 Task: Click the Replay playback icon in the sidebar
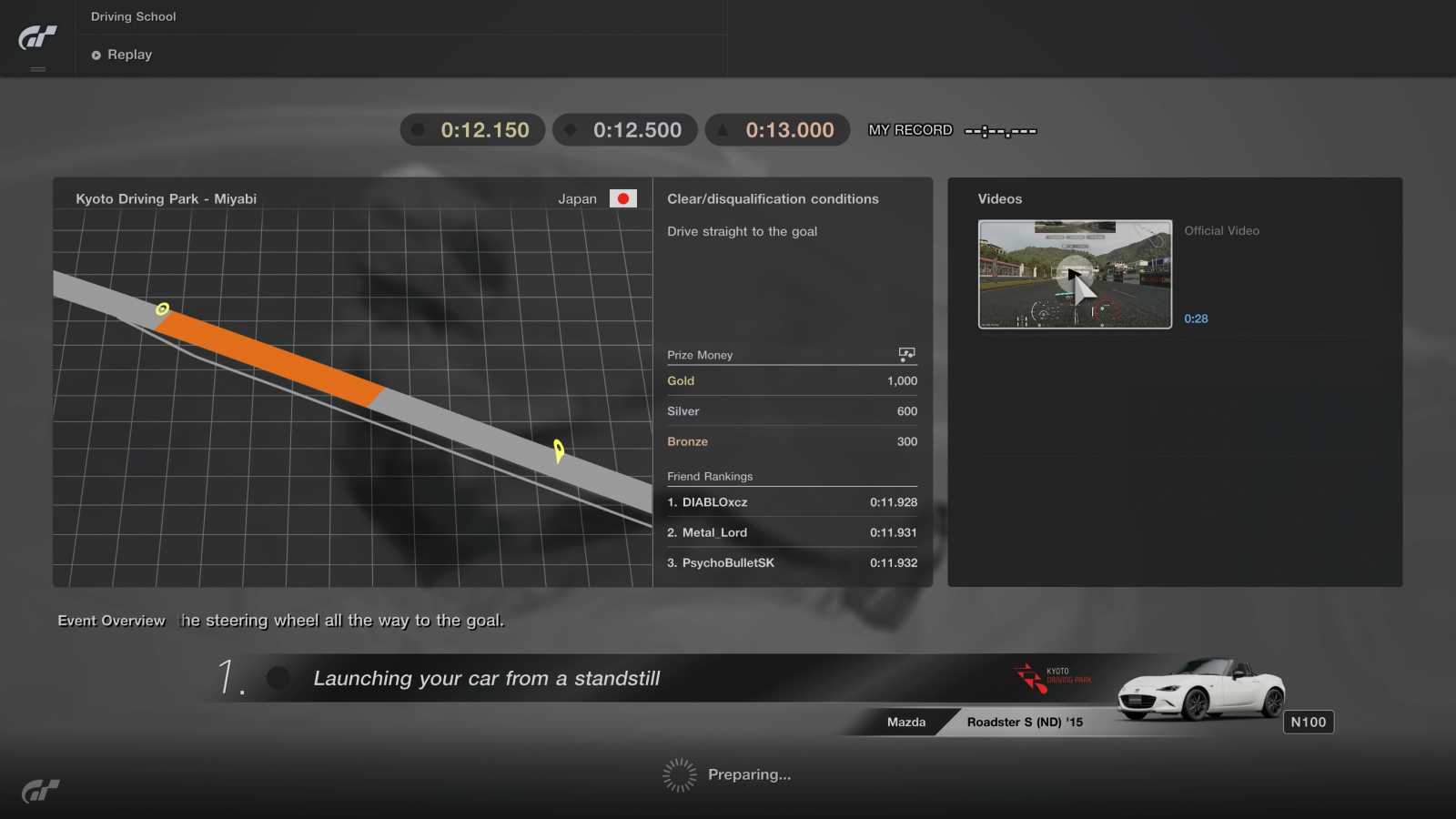96,55
